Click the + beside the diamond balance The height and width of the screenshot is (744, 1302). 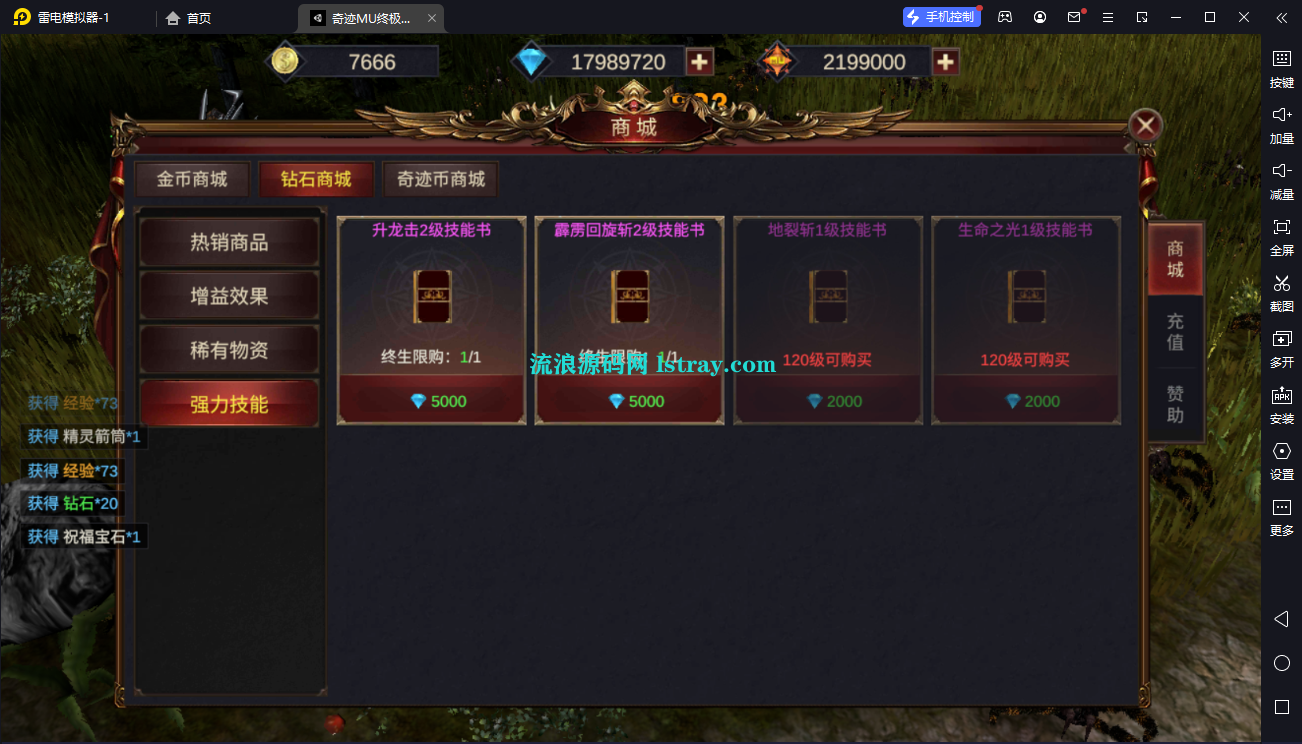coord(699,61)
